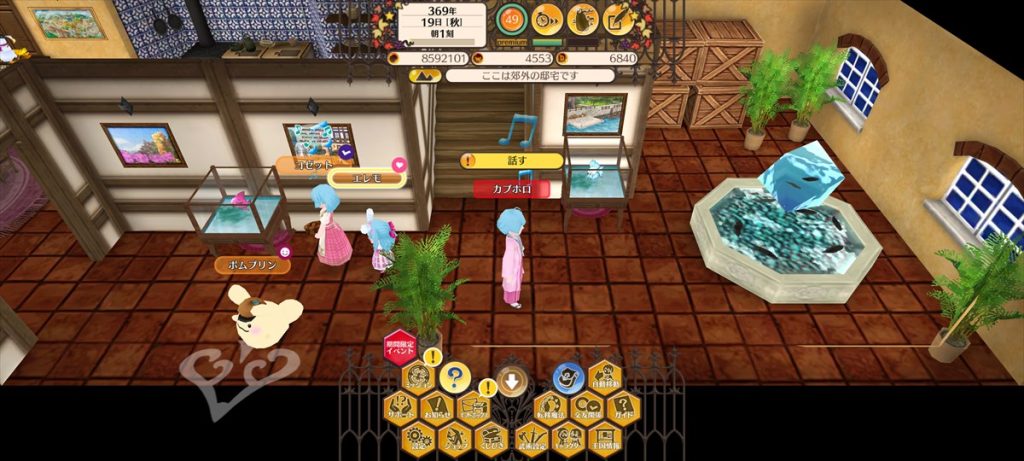The height and width of the screenshot is (461, 1024).
Task: Open the サポート support menu
Action: 400,407
